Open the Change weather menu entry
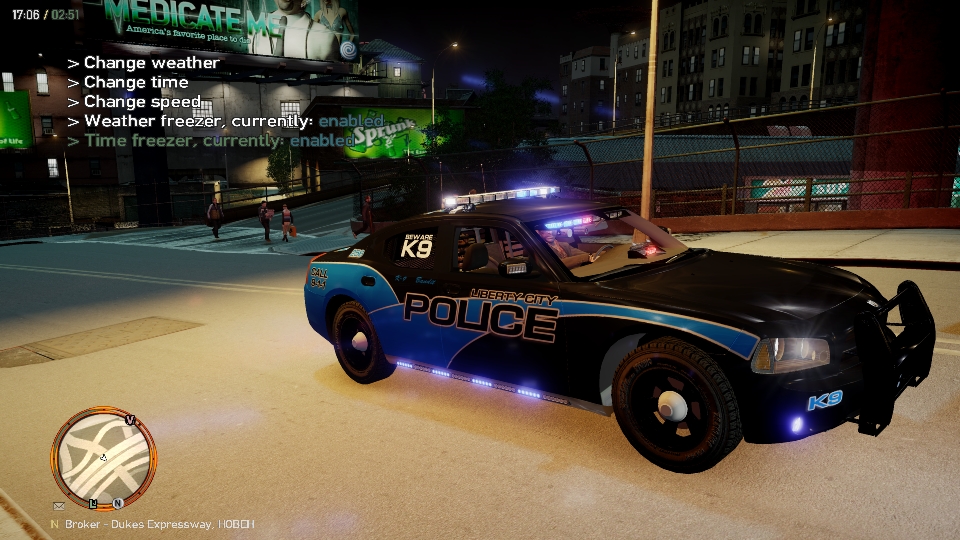Screen dimensions: 960x540 pyautogui.click(x=150, y=63)
